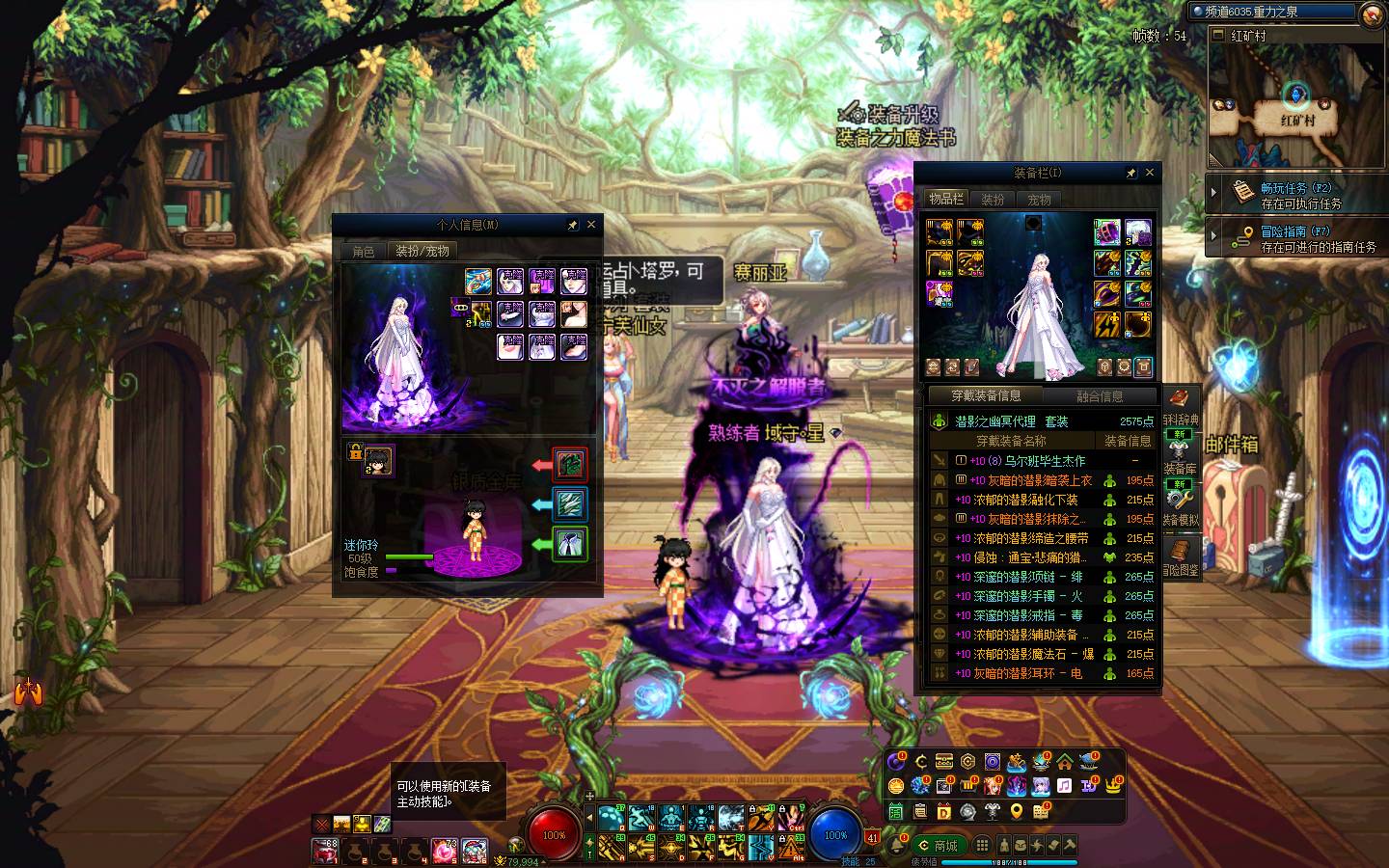Screen dimensions: 1389x868
Task: Select the red-framed pet equipment slot
Action: tap(569, 465)
